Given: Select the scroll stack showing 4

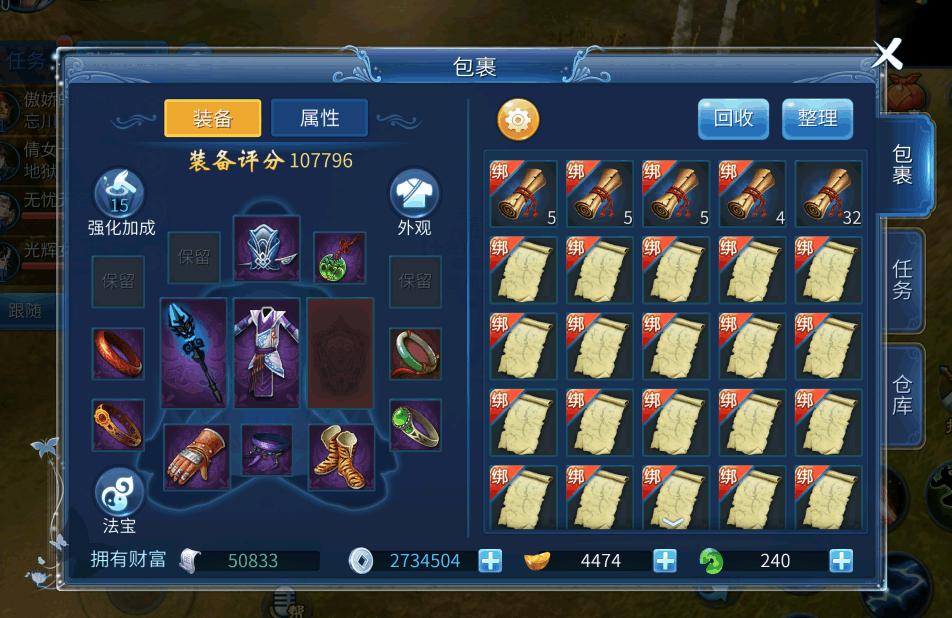Looking at the screenshot, I should (753, 194).
